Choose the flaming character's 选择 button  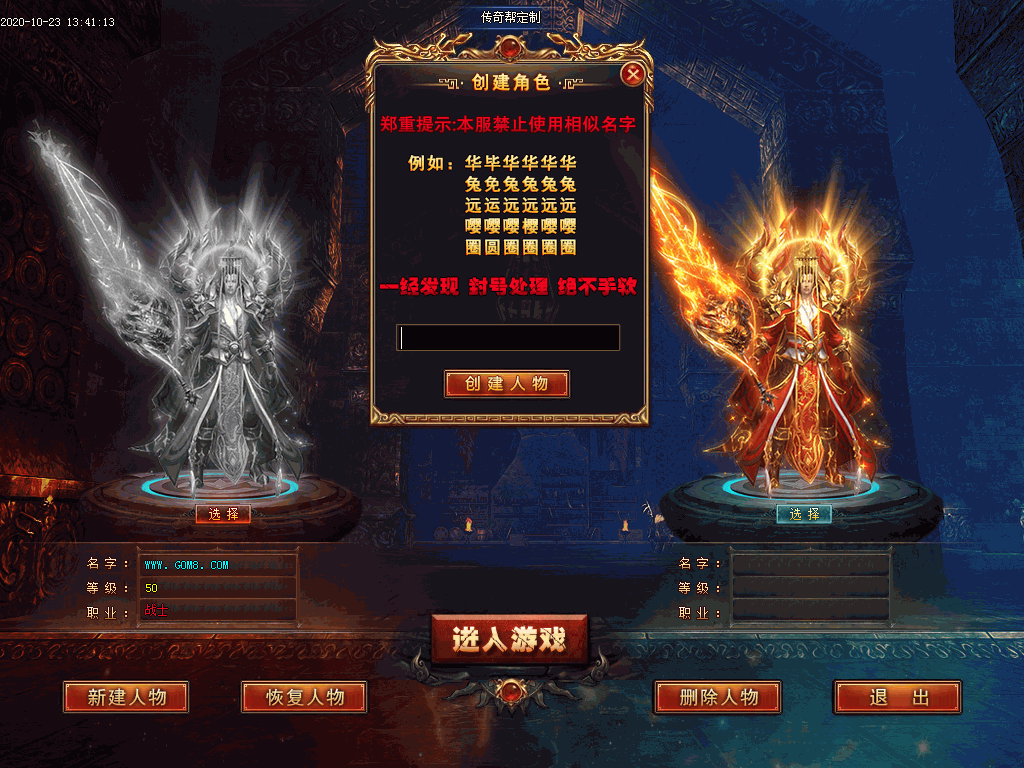(x=804, y=514)
